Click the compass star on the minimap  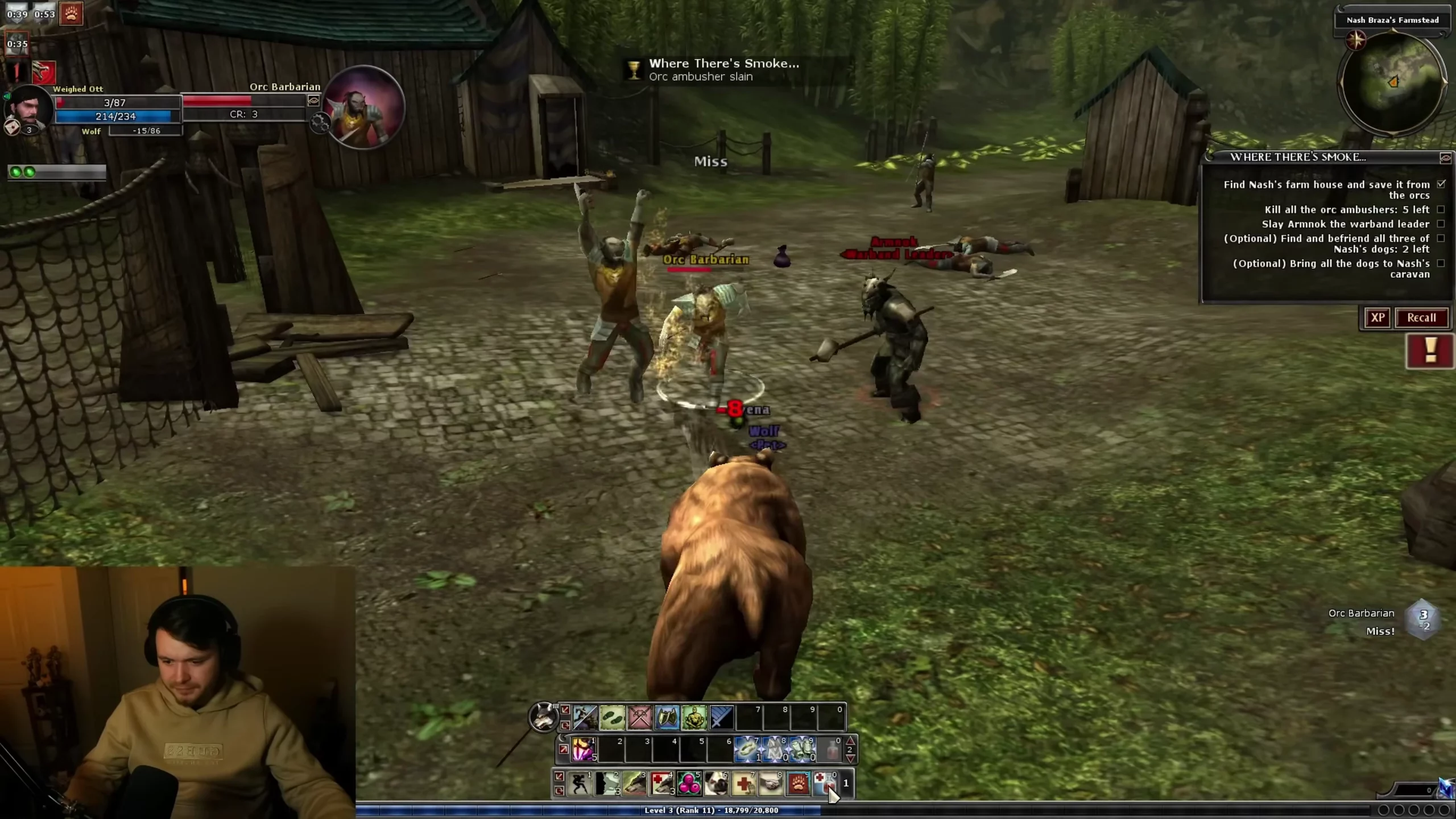point(1356,40)
